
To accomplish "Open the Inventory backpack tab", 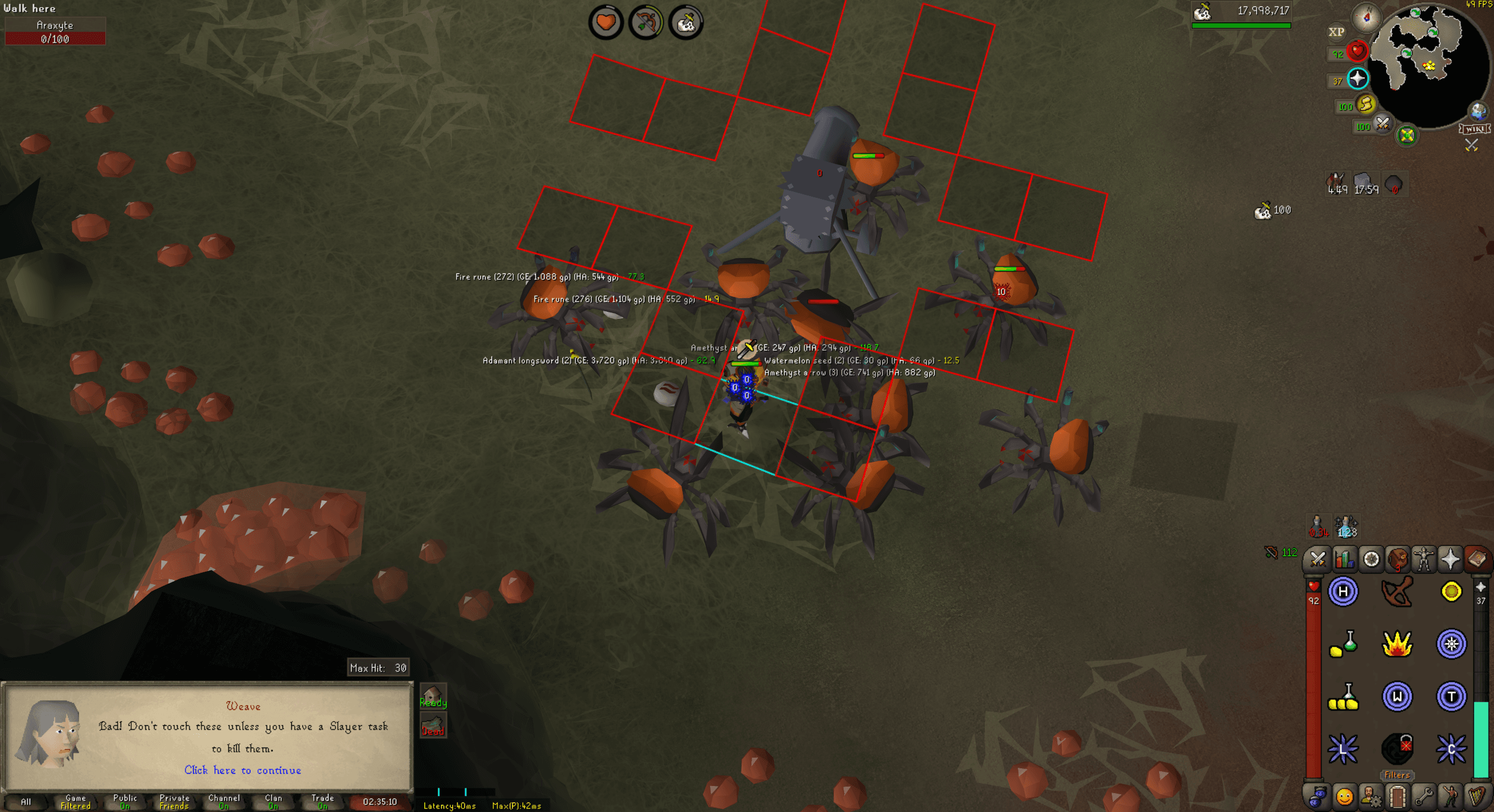I will pos(1398,560).
